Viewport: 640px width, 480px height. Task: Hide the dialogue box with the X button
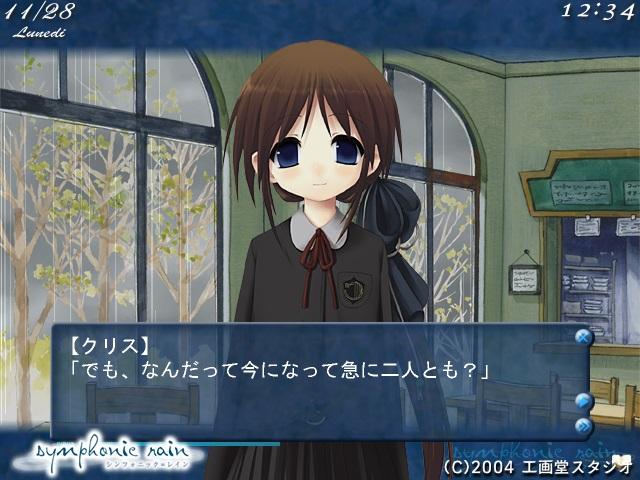[x=583, y=337]
